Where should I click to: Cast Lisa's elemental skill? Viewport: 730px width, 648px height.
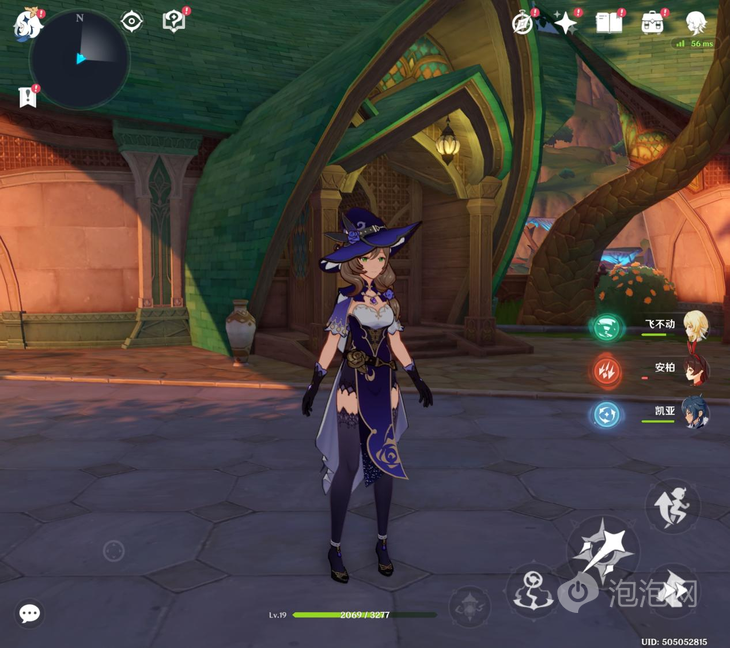click(532, 590)
